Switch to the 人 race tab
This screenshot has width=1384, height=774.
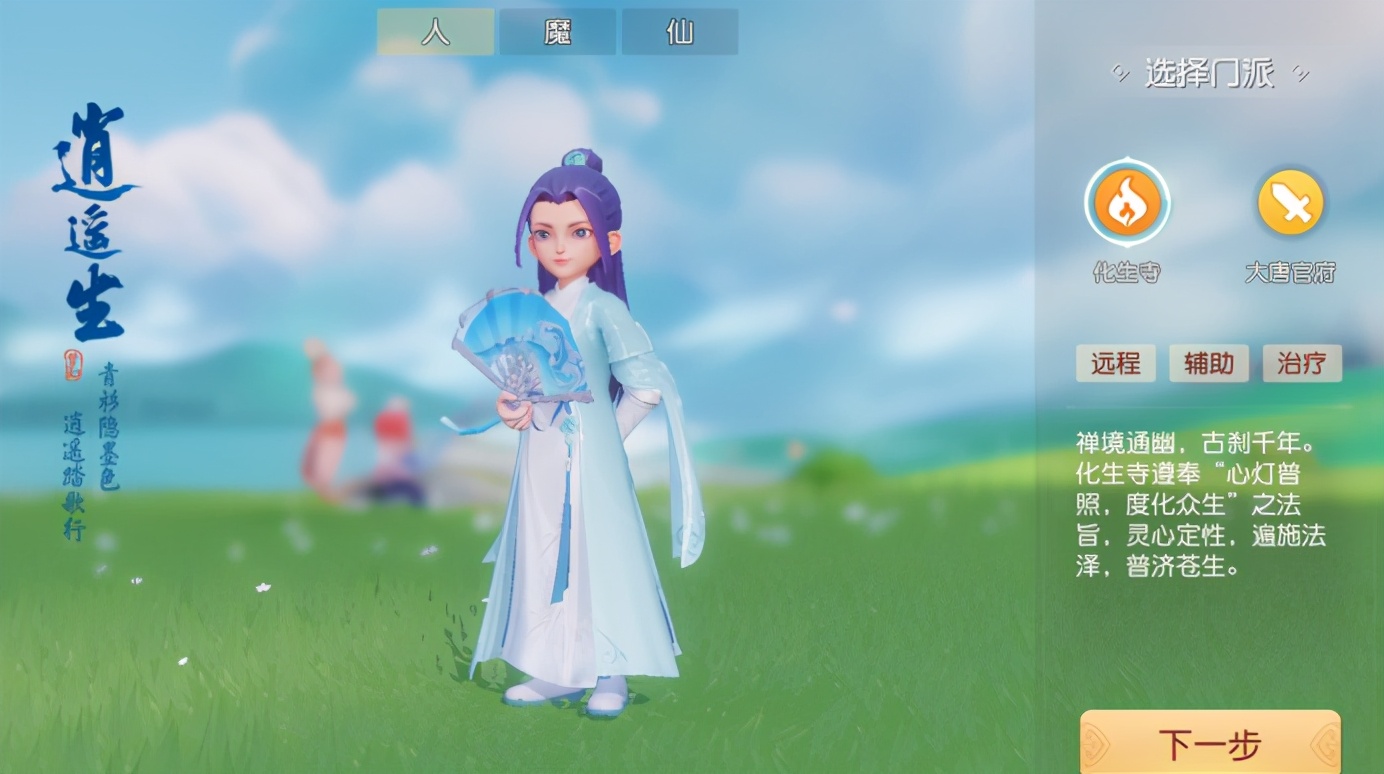point(435,32)
